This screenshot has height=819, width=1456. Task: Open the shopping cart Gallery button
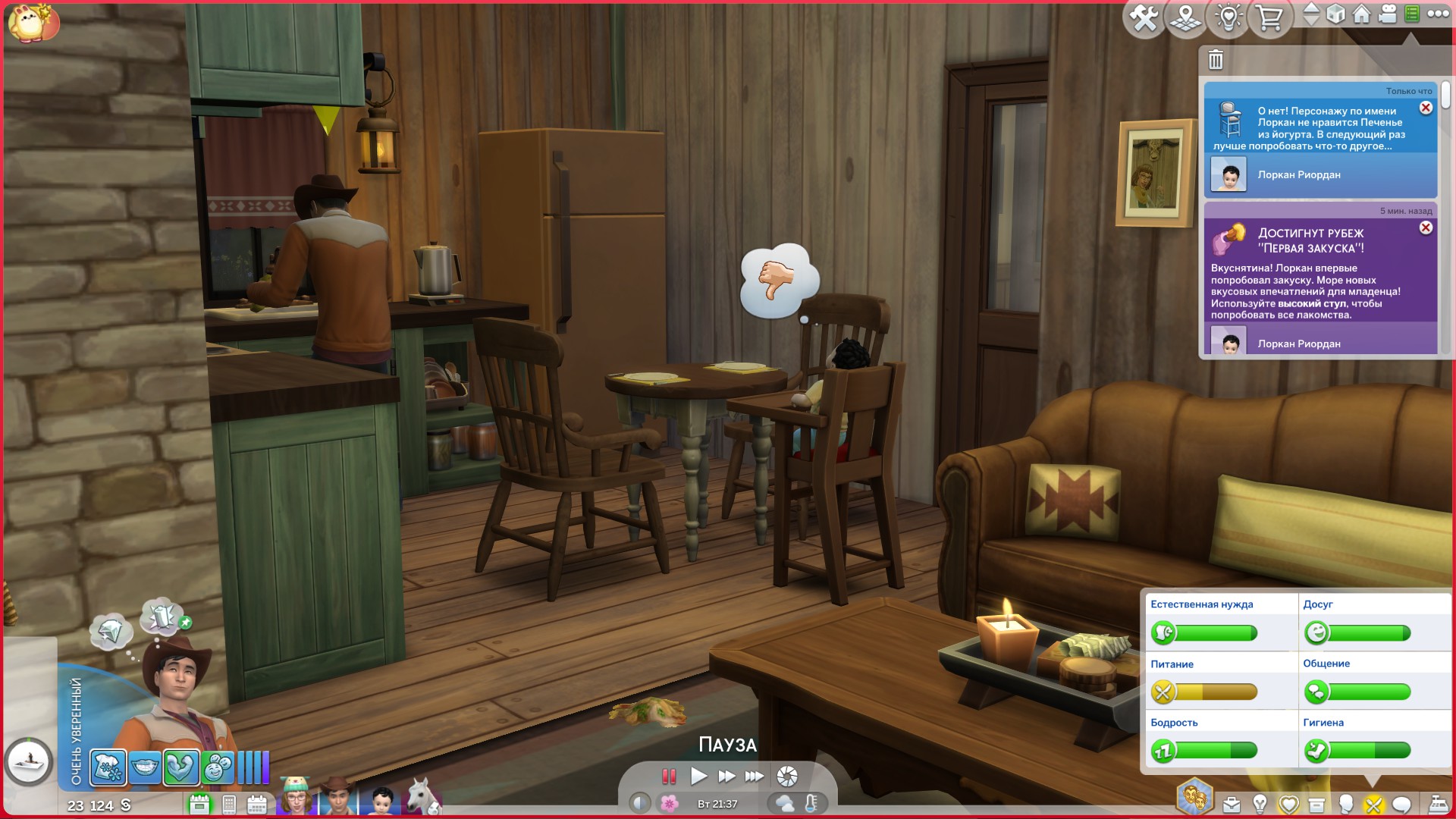click(x=1269, y=17)
